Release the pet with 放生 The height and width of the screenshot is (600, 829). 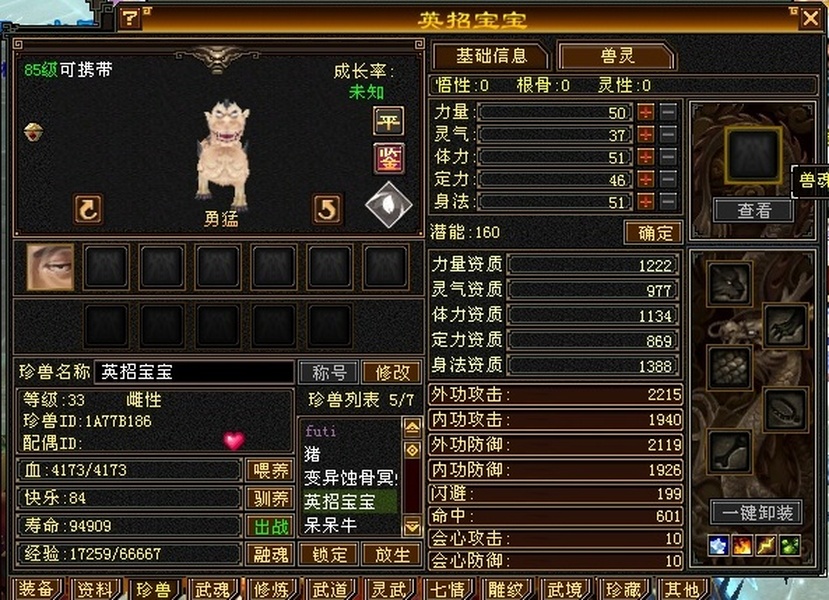coord(391,554)
